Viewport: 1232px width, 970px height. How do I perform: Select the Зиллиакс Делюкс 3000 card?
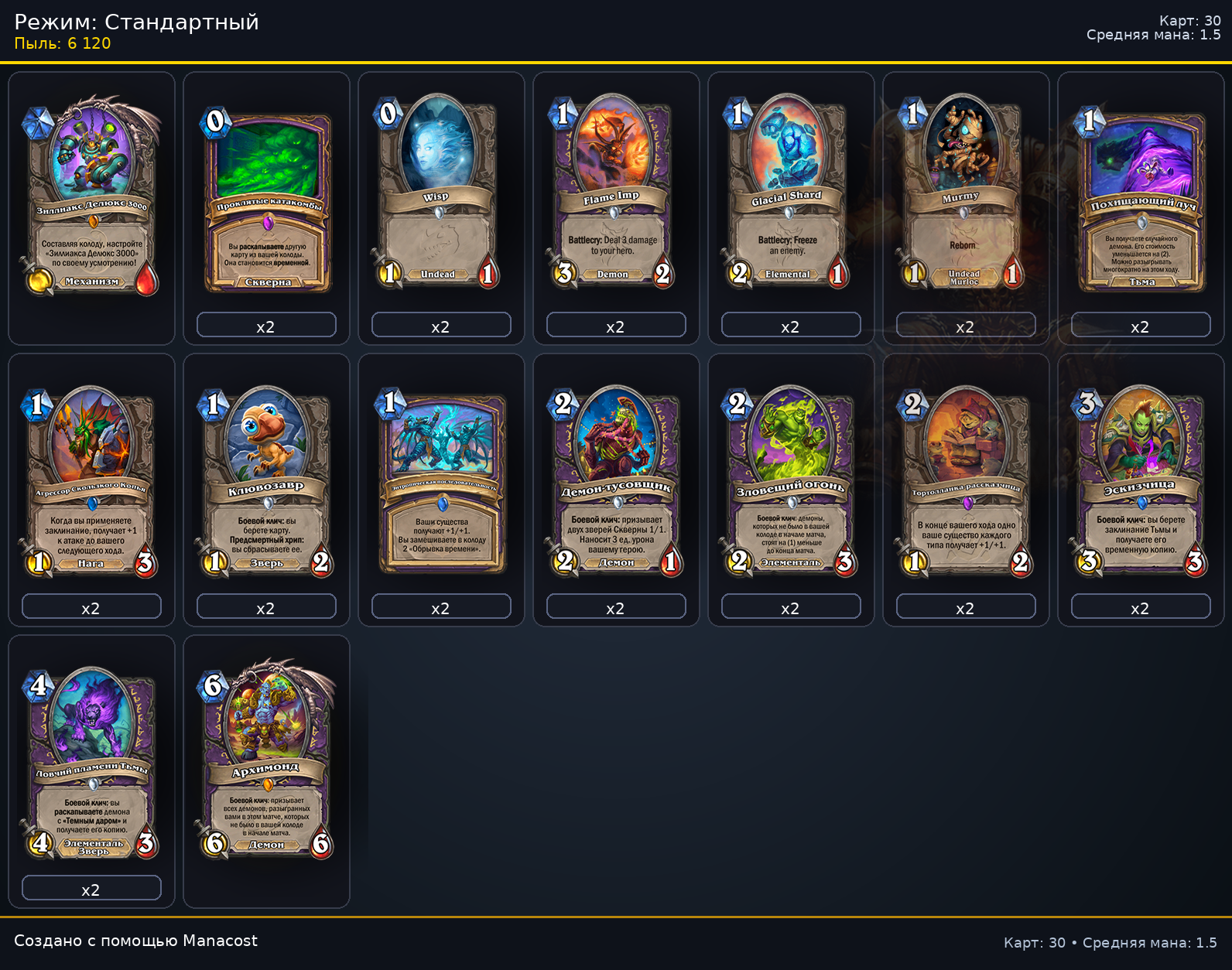click(91, 193)
